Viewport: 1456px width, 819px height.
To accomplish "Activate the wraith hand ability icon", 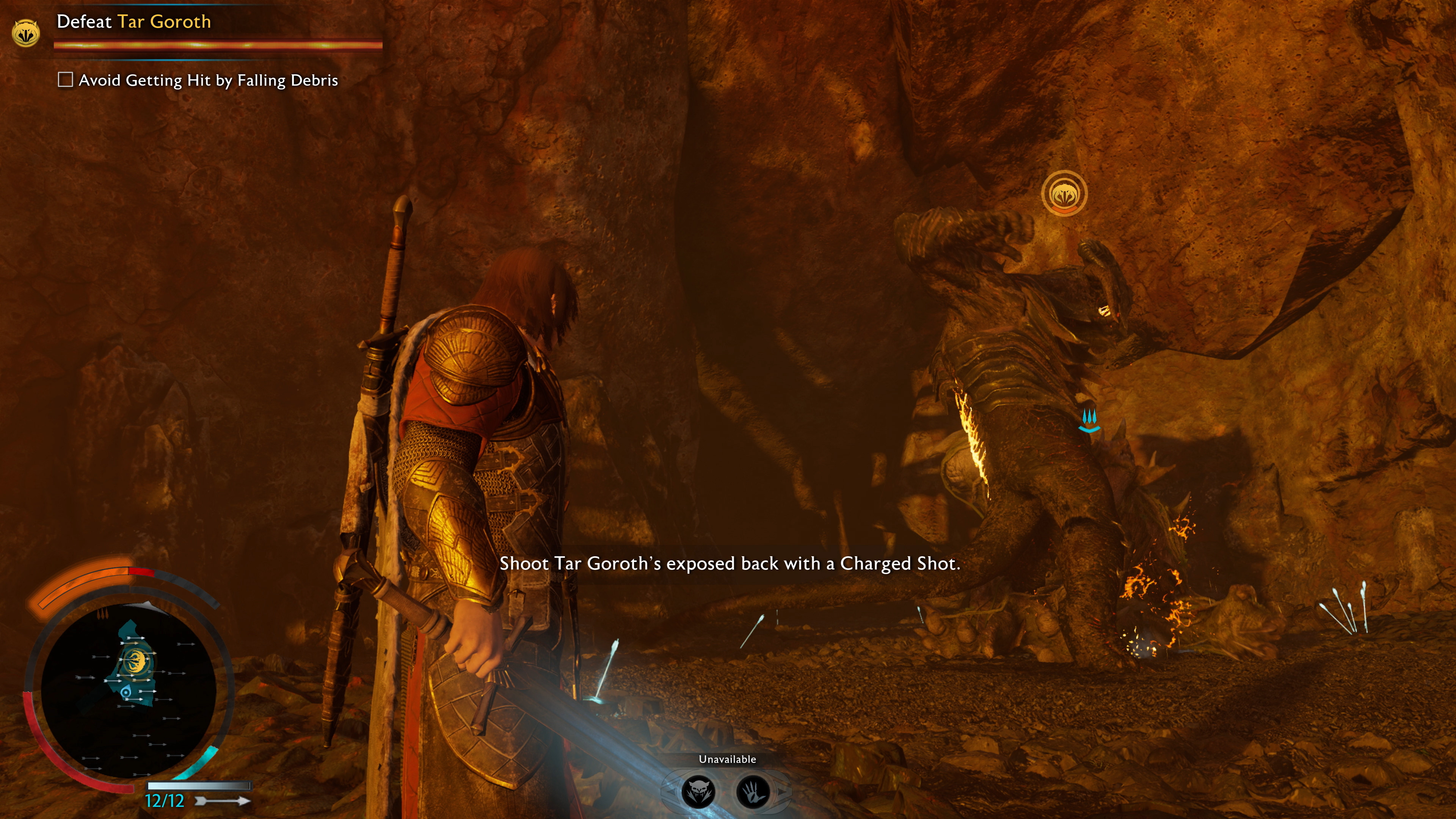I will tap(753, 792).
